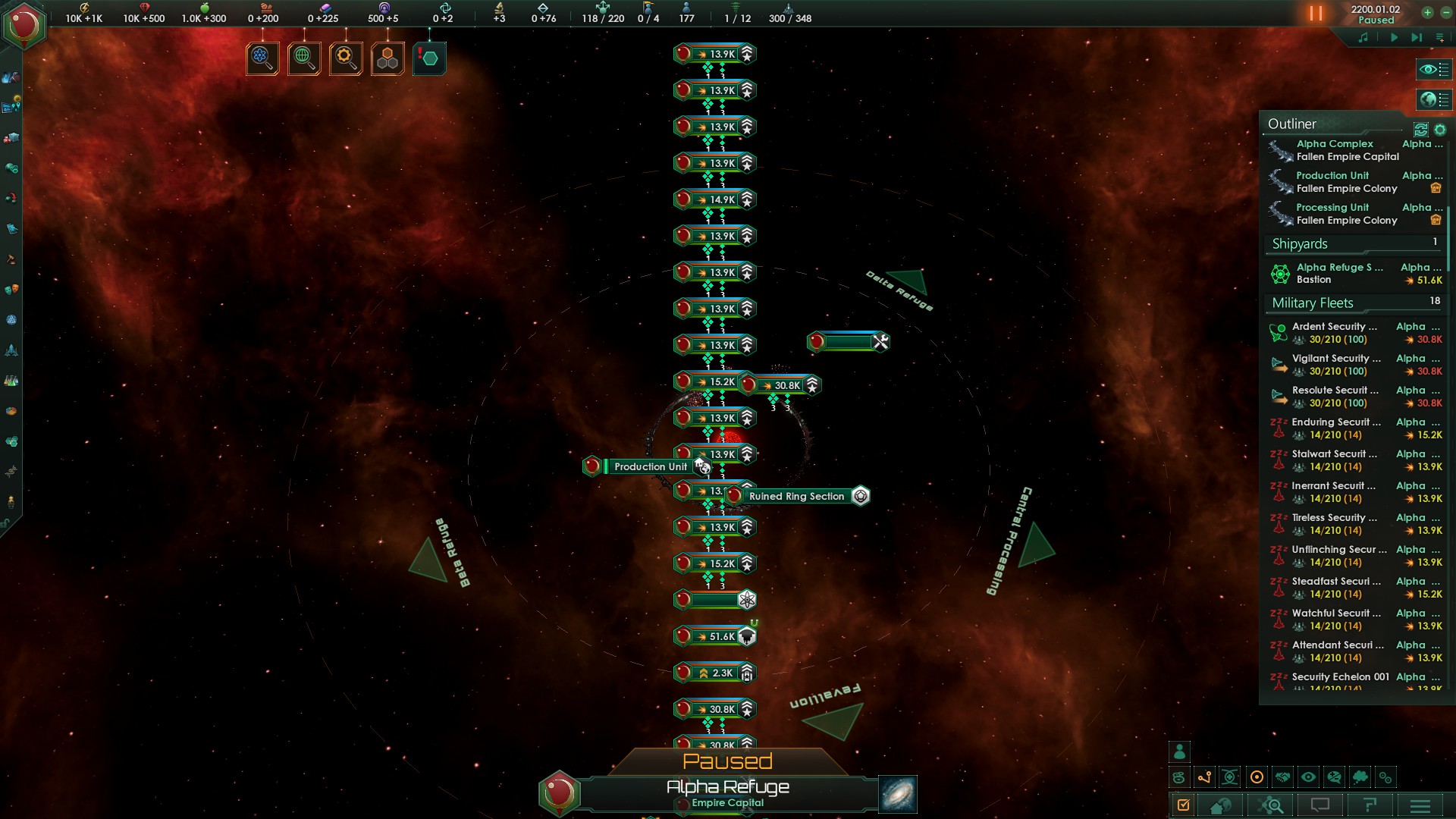Switch to galaxy map view thumbnail
Image resolution: width=1456 pixels, height=819 pixels.
pos(898,794)
